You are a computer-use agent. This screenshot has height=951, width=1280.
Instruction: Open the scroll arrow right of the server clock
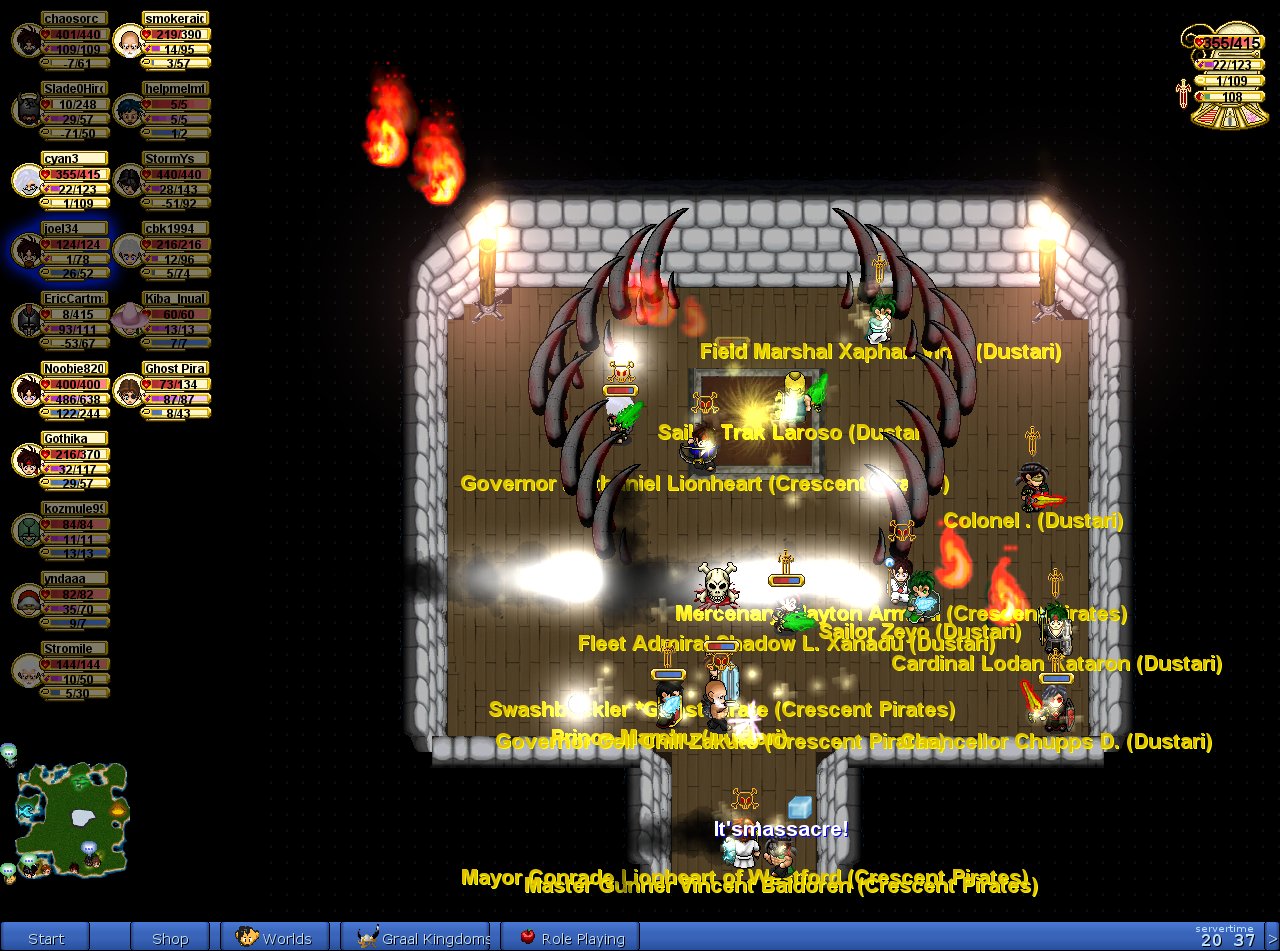click(1271, 938)
